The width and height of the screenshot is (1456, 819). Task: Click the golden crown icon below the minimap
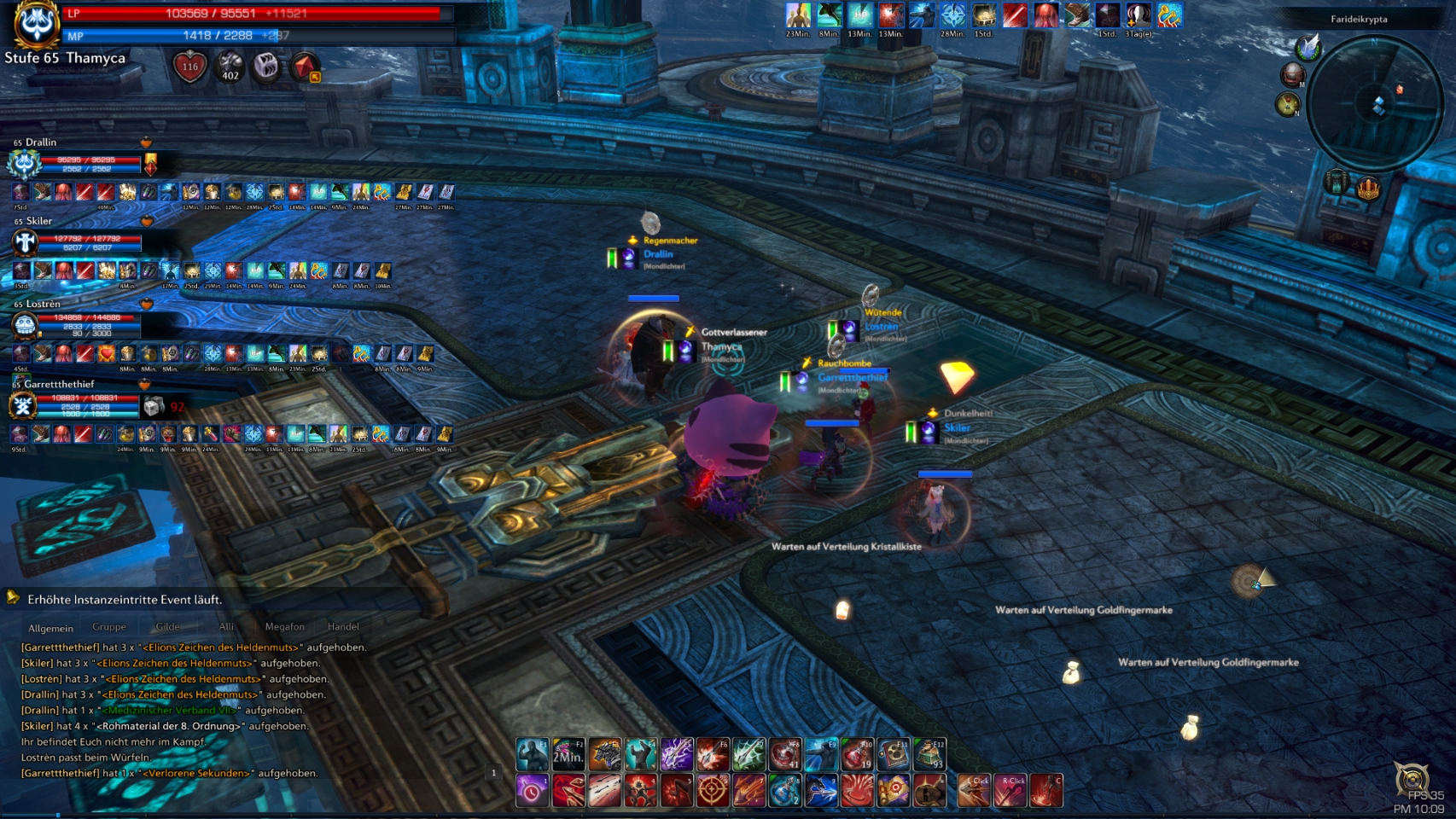coord(1368,188)
